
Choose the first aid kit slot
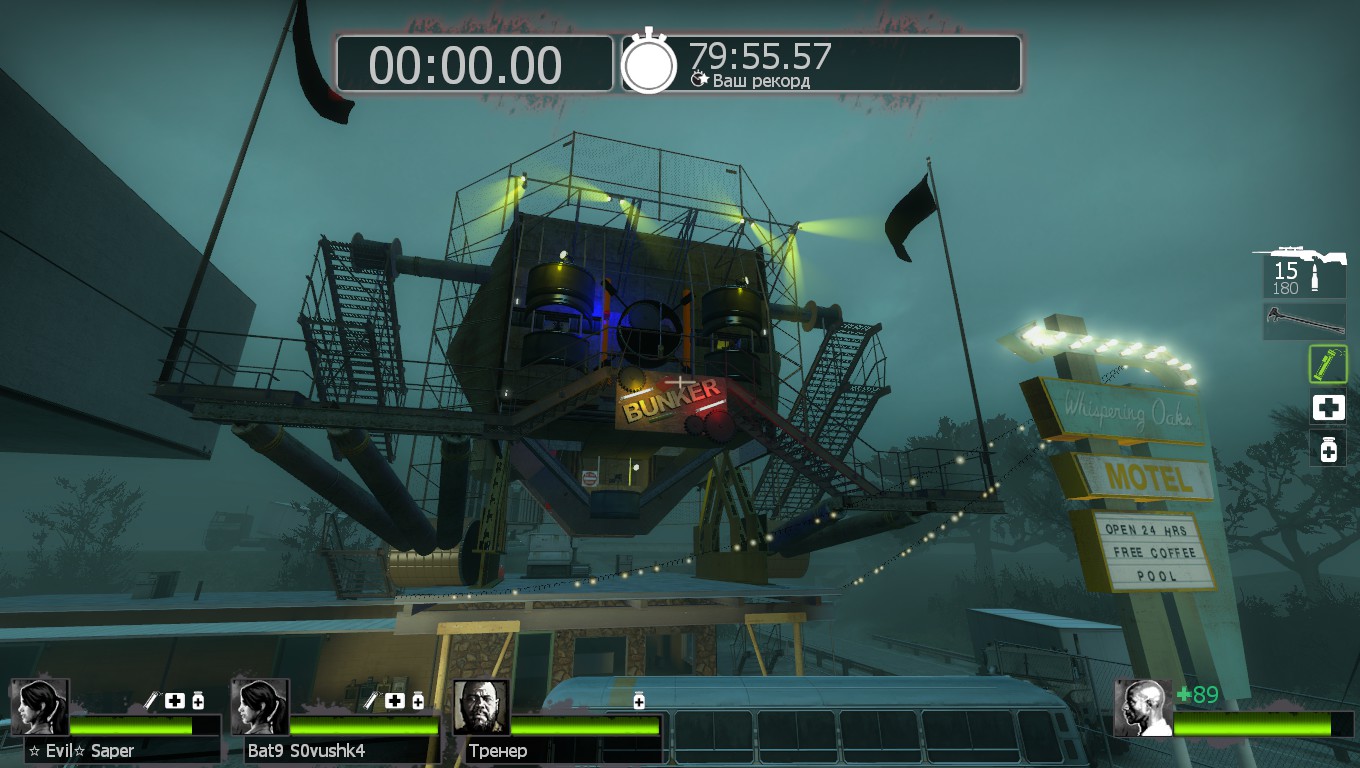coord(1328,407)
